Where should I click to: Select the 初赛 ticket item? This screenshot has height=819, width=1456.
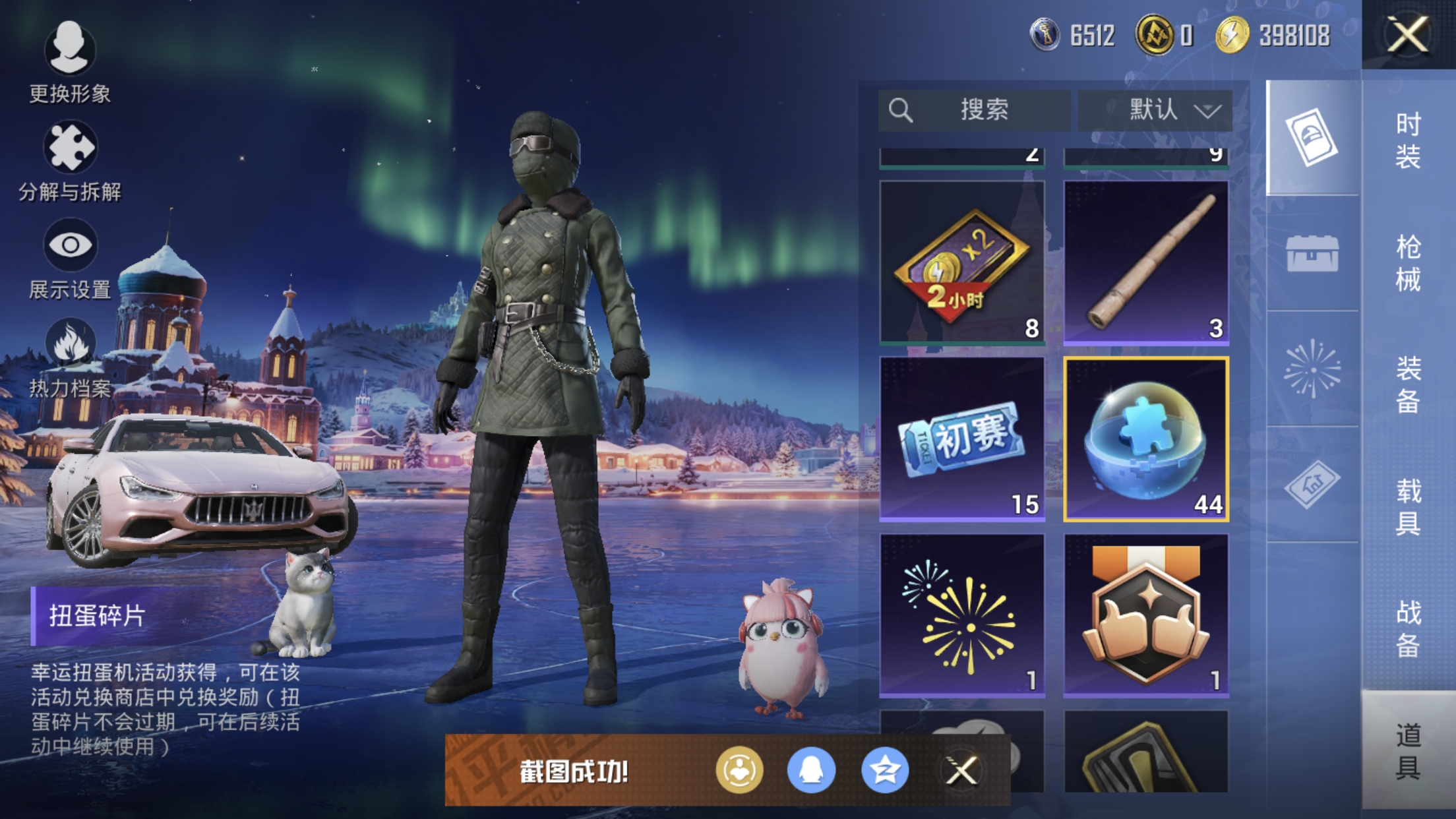tap(962, 439)
